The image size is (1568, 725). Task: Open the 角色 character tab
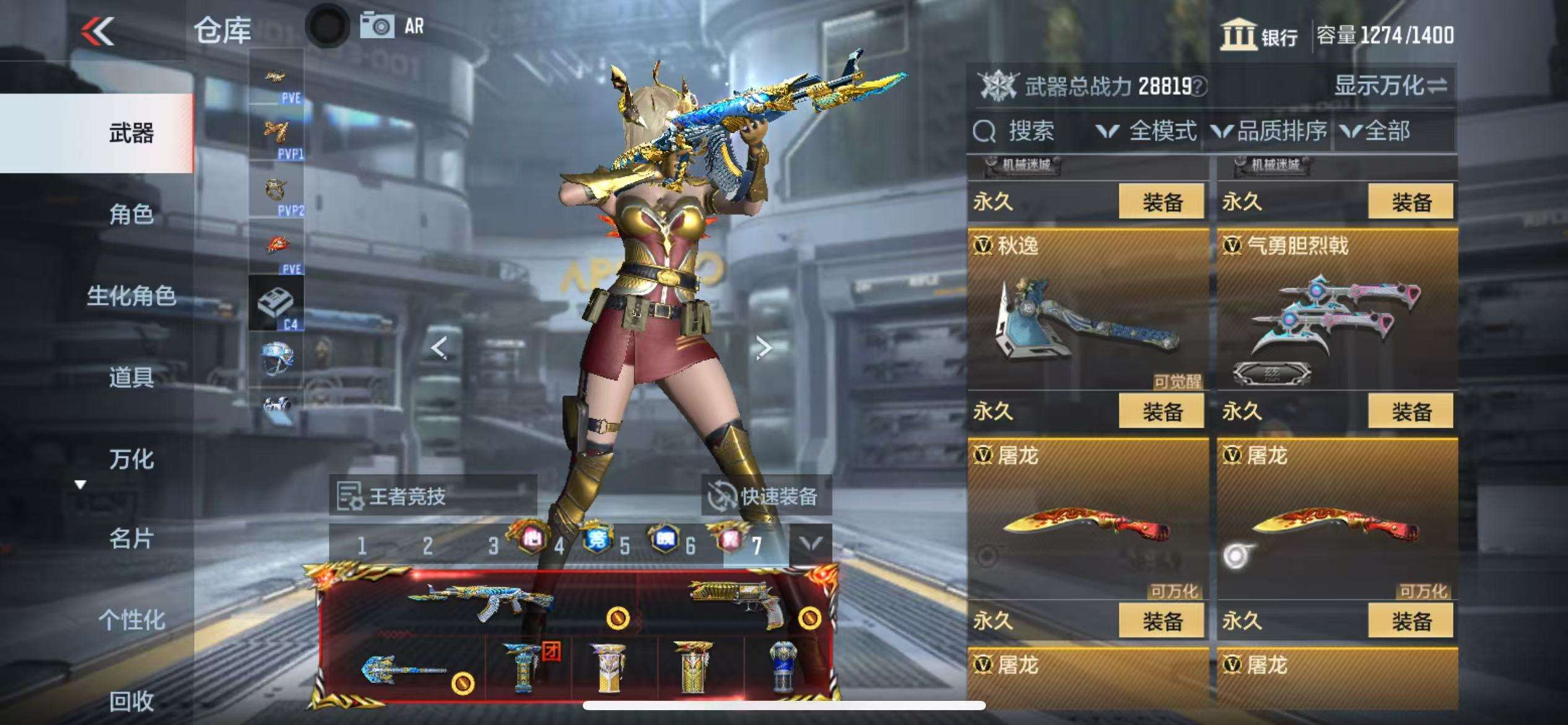(131, 214)
